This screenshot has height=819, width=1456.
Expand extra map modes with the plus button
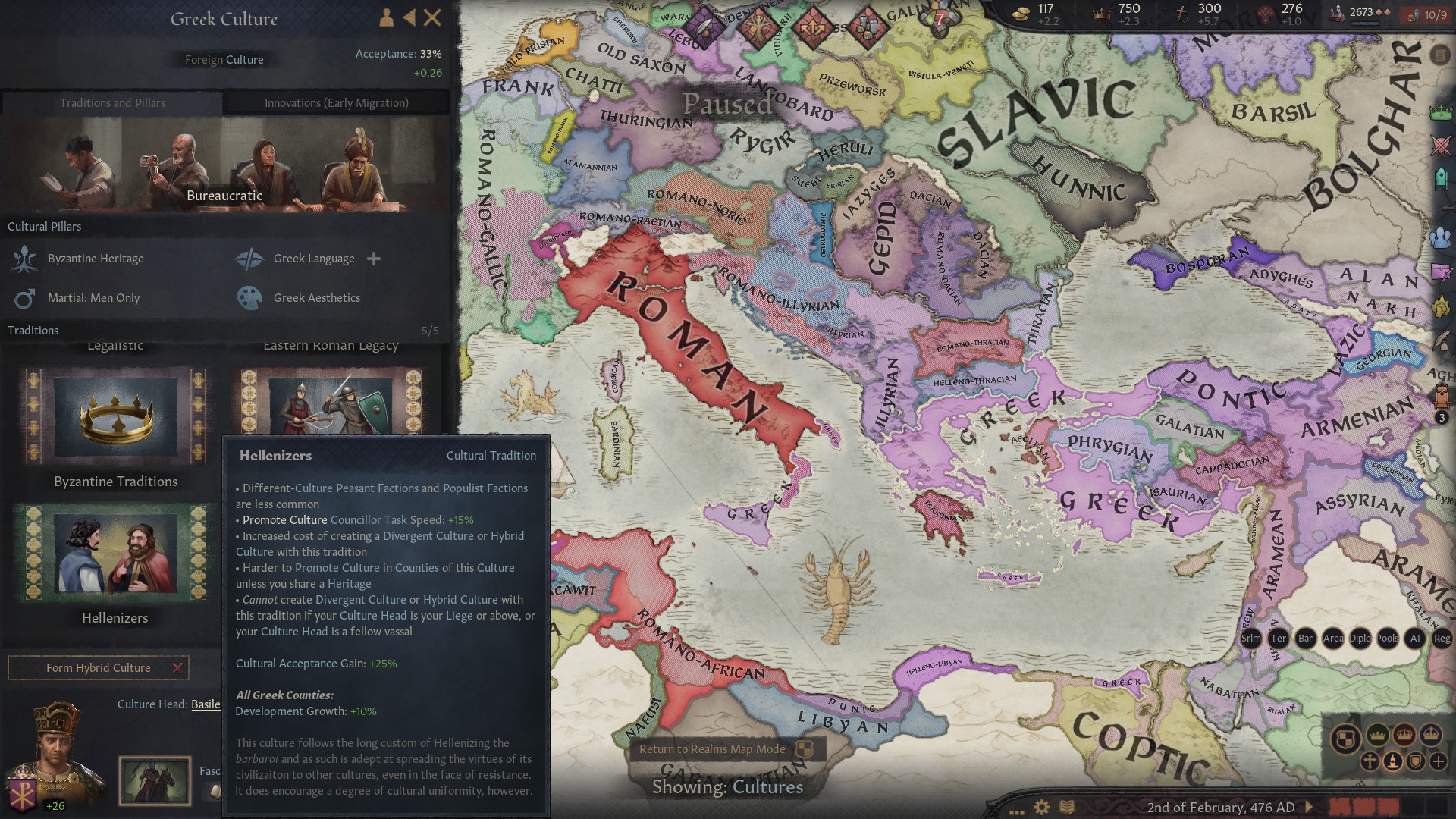(x=1437, y=763)
